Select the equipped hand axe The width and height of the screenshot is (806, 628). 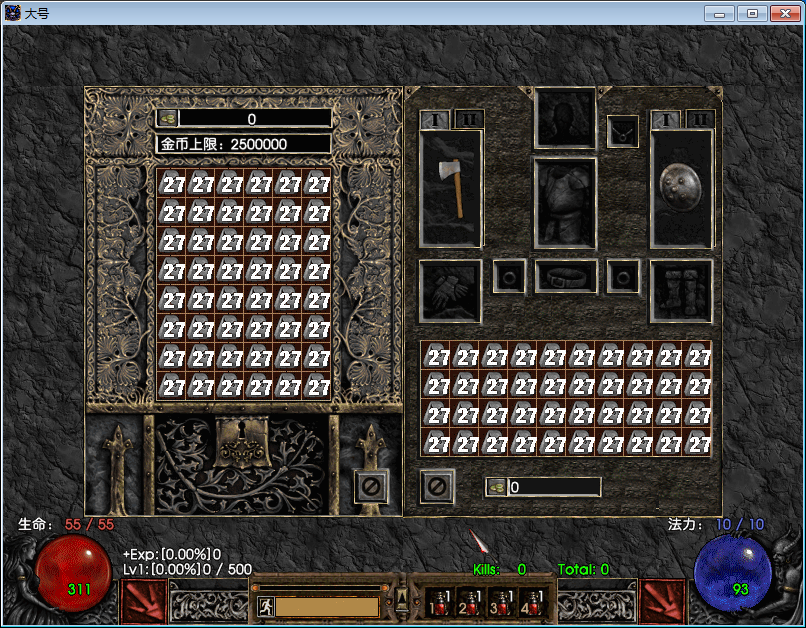click(x=451, y=188)
